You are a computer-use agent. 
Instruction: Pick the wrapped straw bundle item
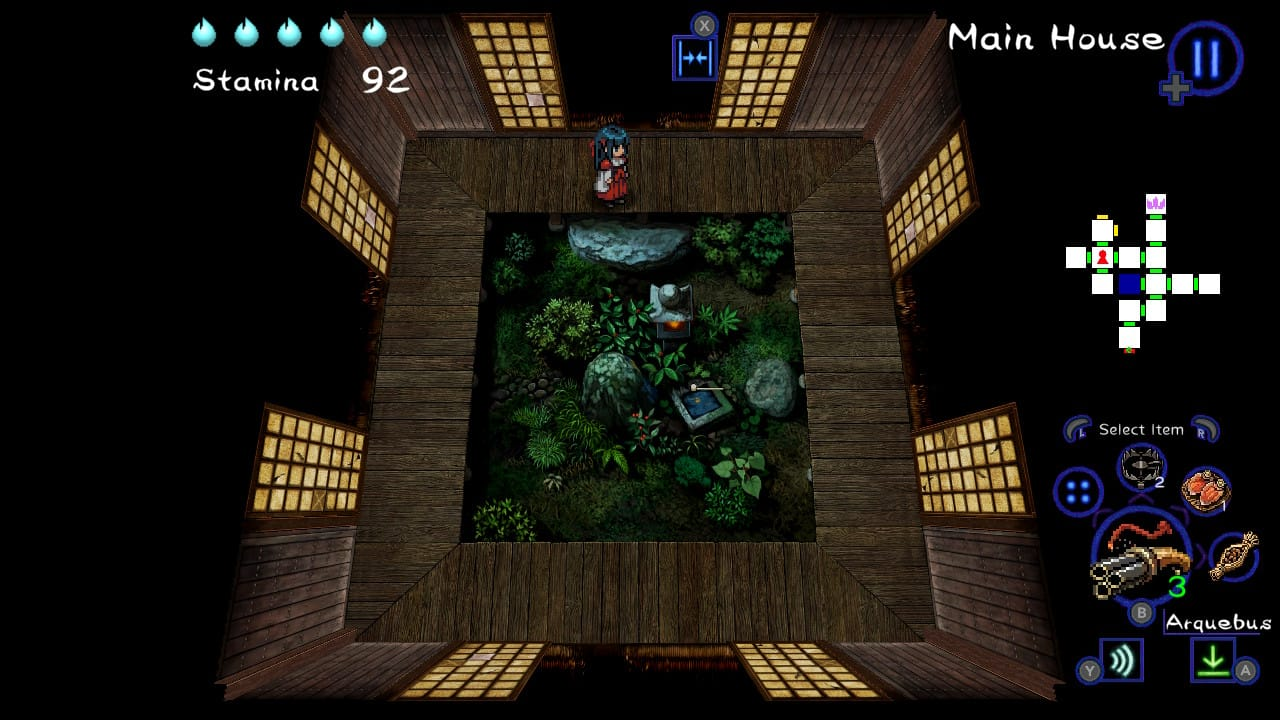[1233, 557]
